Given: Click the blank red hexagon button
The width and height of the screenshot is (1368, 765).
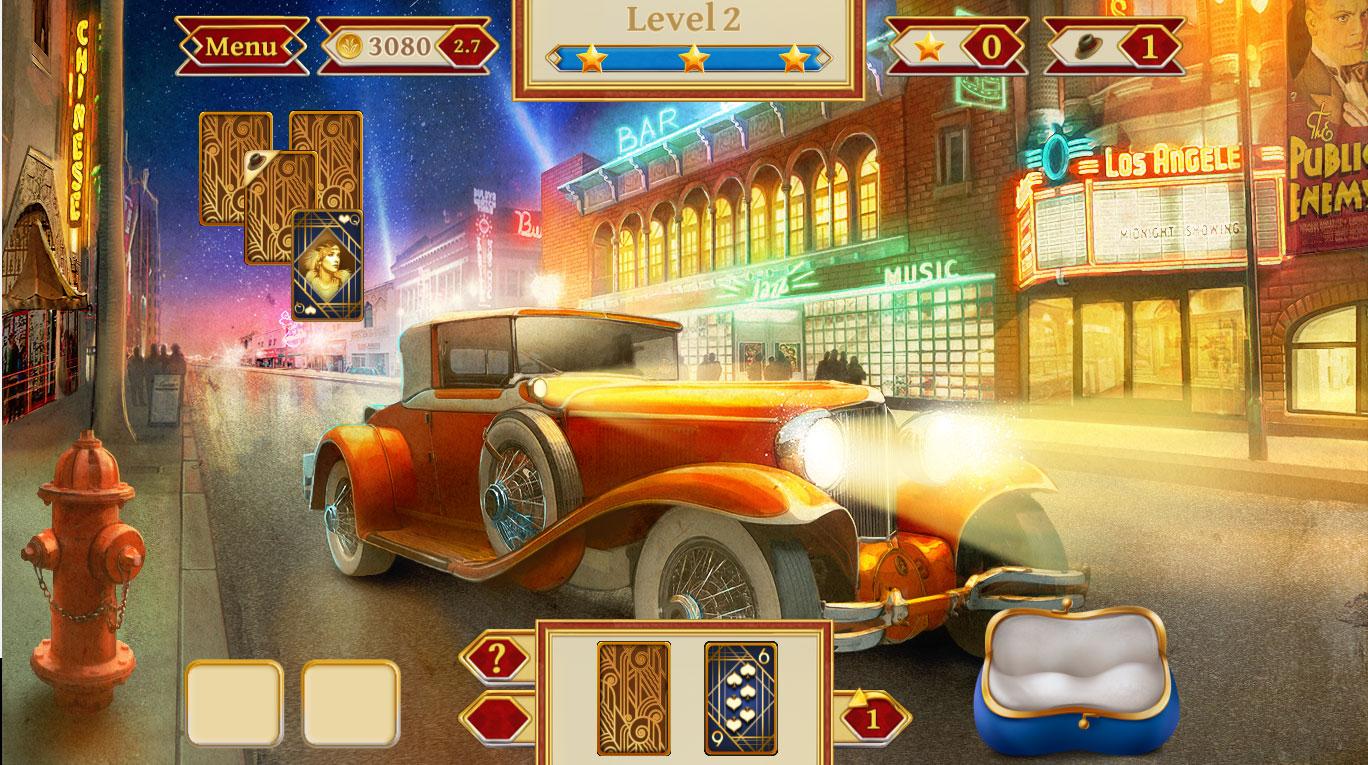Looking at the screenshot, I should click(x=497, y=718).
